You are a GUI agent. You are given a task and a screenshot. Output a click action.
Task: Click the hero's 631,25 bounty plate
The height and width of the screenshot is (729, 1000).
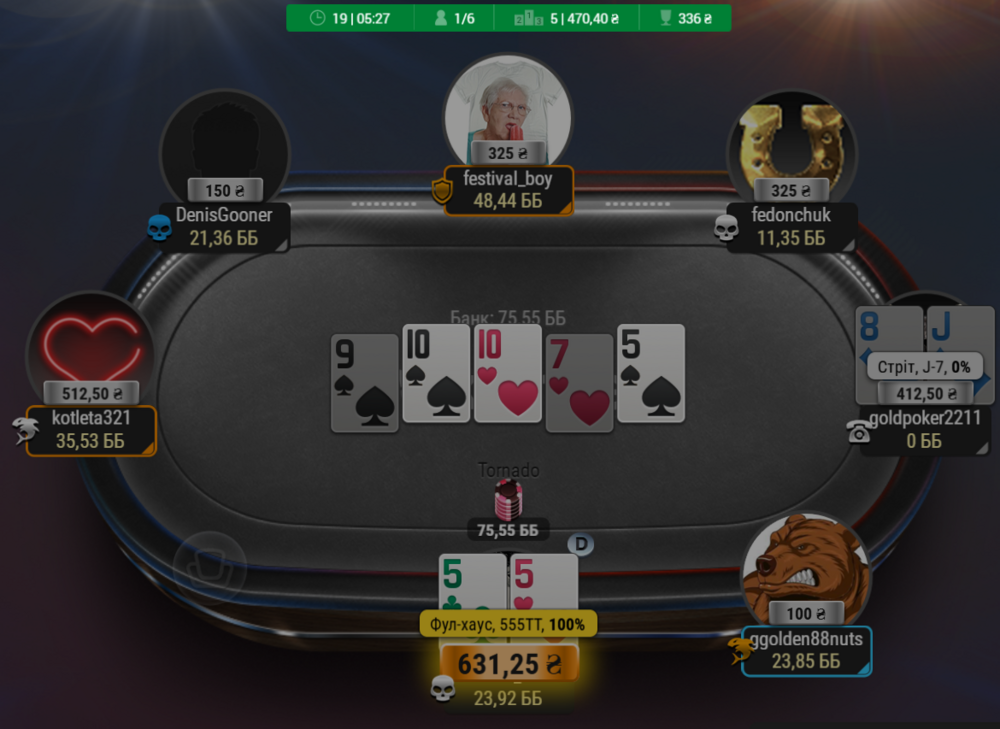coord(506,663)
